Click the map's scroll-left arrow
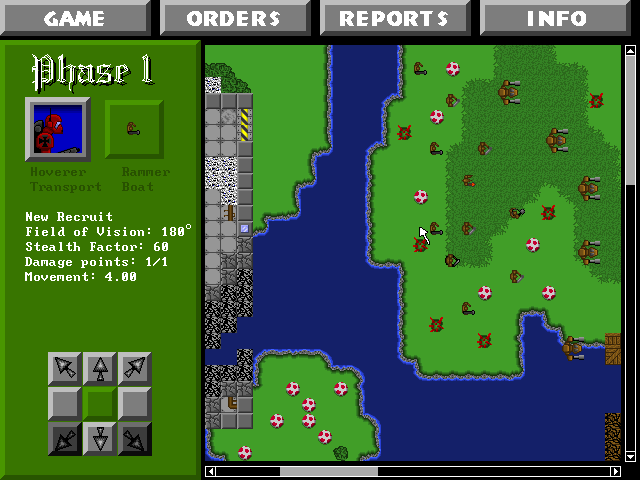 (x=210, y=471)
